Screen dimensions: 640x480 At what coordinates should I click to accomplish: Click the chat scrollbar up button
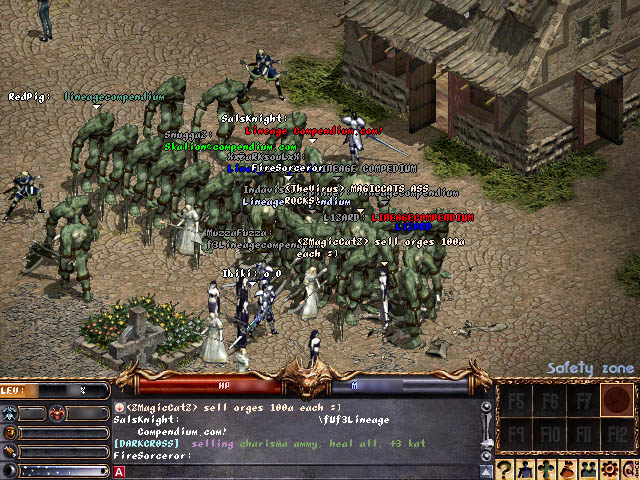(x=486, y=408)
